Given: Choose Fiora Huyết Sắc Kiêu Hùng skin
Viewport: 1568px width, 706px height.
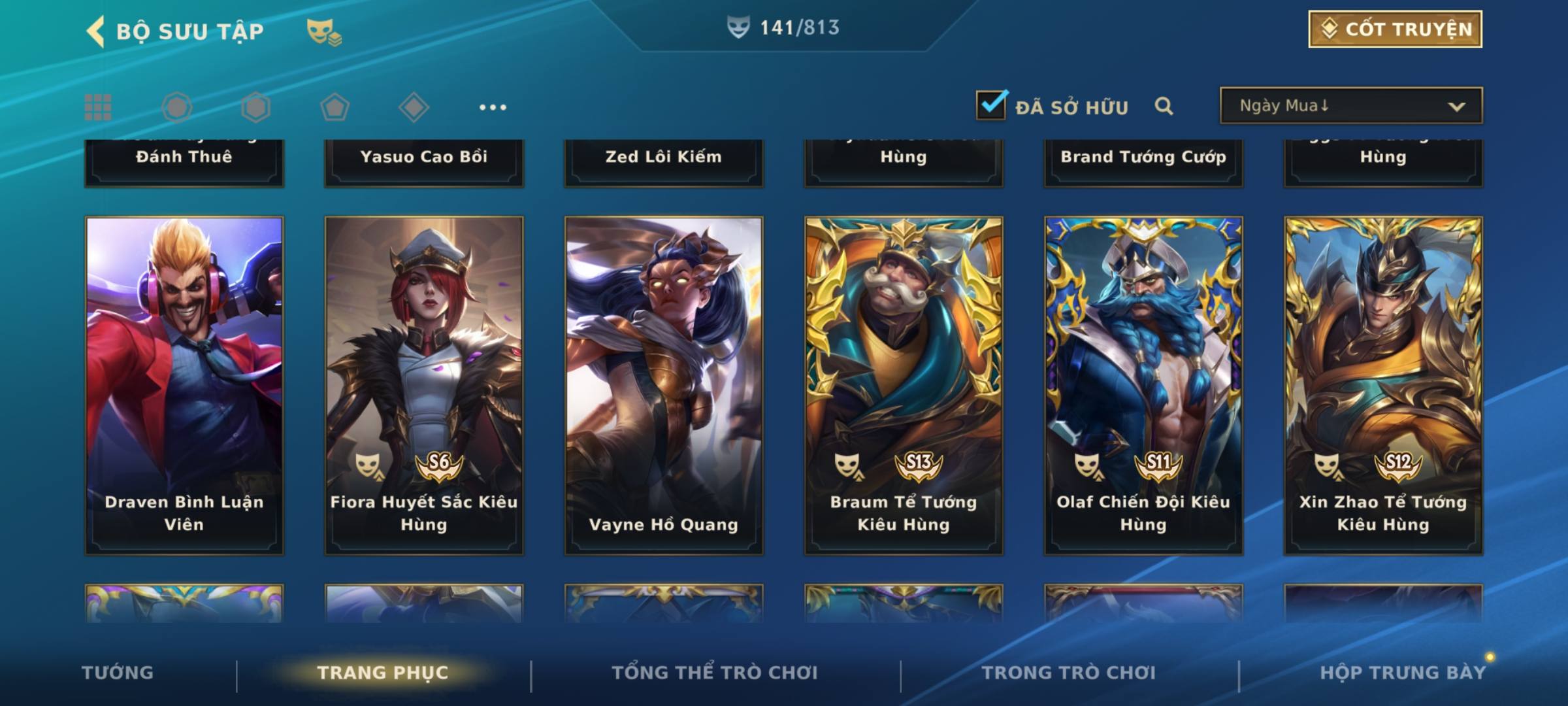Looking at the screenshot, I should [424, 386].
